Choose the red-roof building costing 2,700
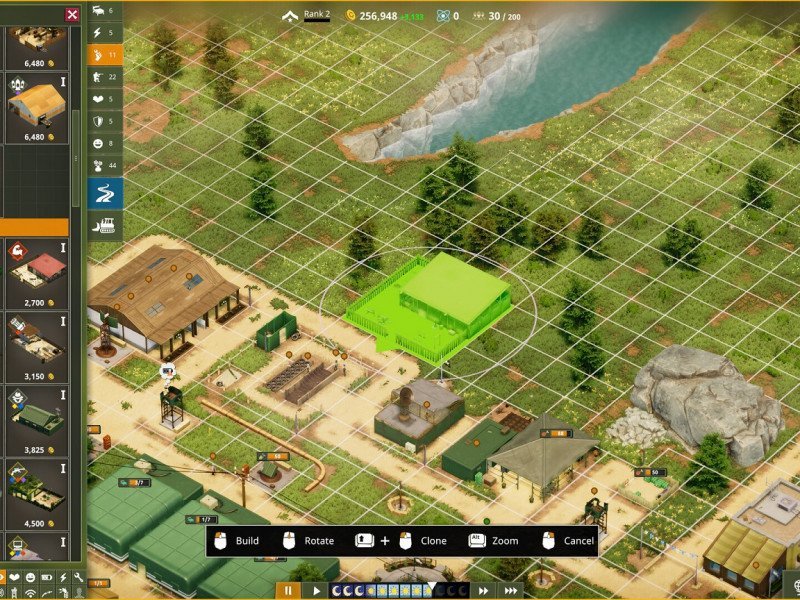Screen dimensions: 800x600 tap(36, 272)
